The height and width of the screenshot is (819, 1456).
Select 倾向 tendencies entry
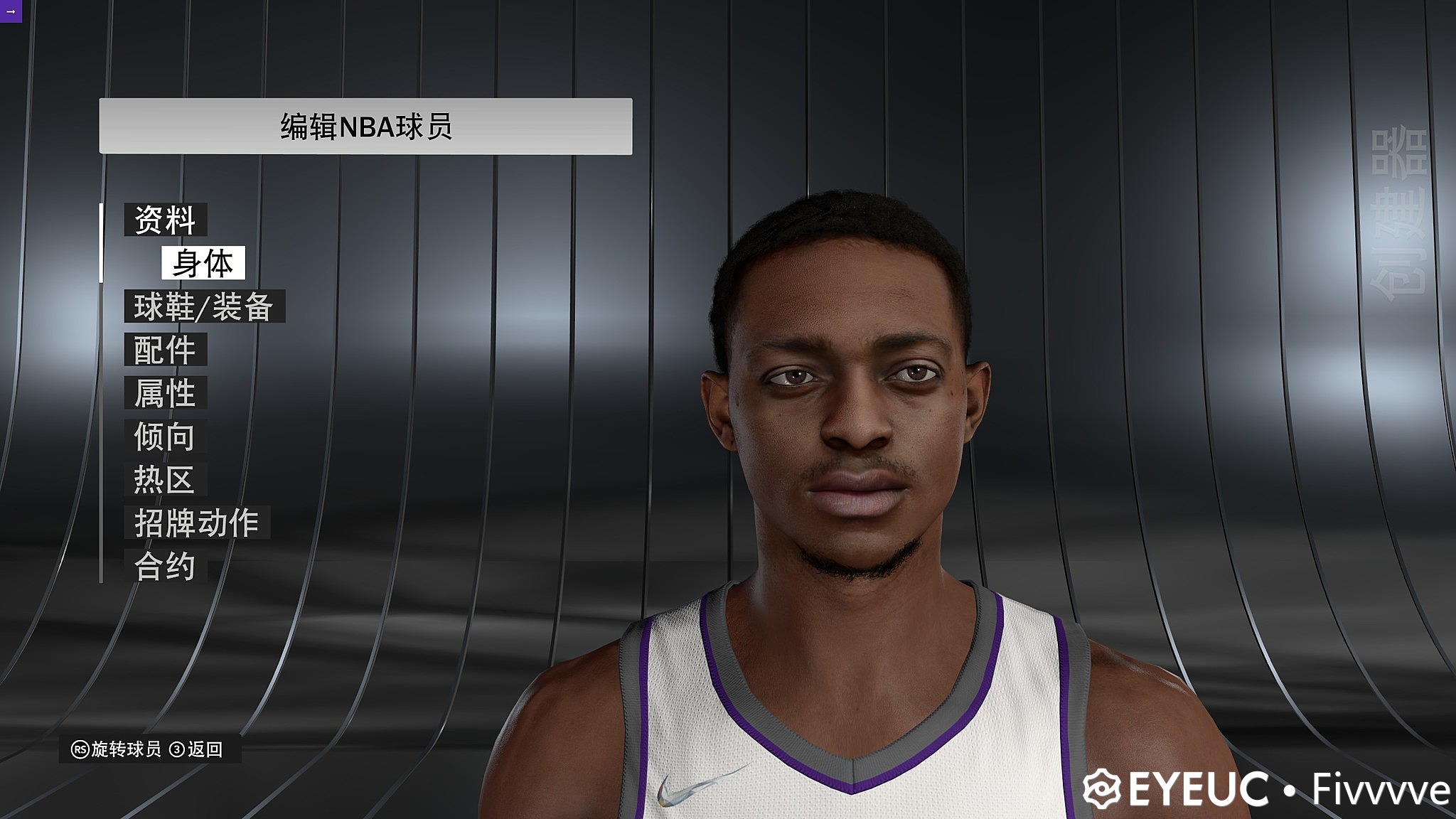[165, 437]
